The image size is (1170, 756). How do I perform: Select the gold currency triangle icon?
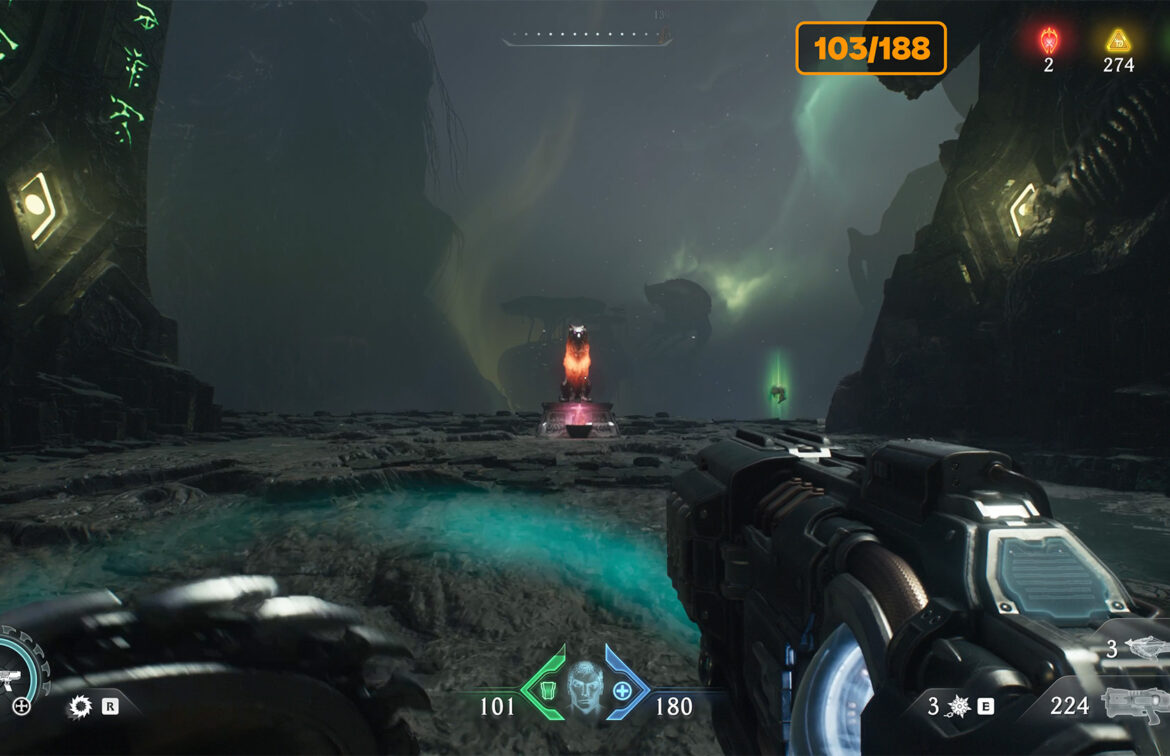[1117, 41]
